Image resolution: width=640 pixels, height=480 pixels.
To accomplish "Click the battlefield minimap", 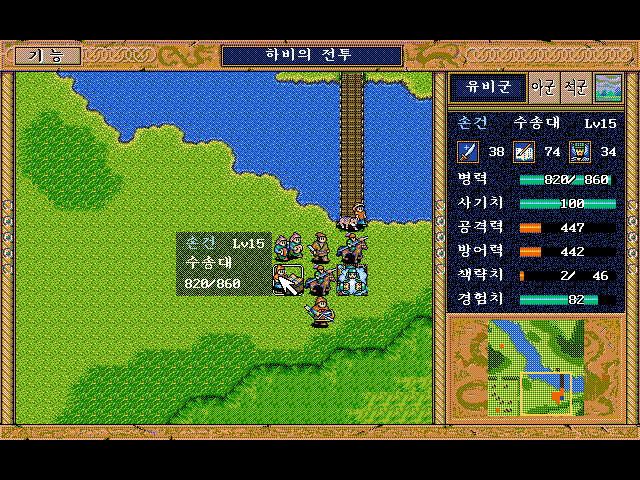I will (535, 366).
